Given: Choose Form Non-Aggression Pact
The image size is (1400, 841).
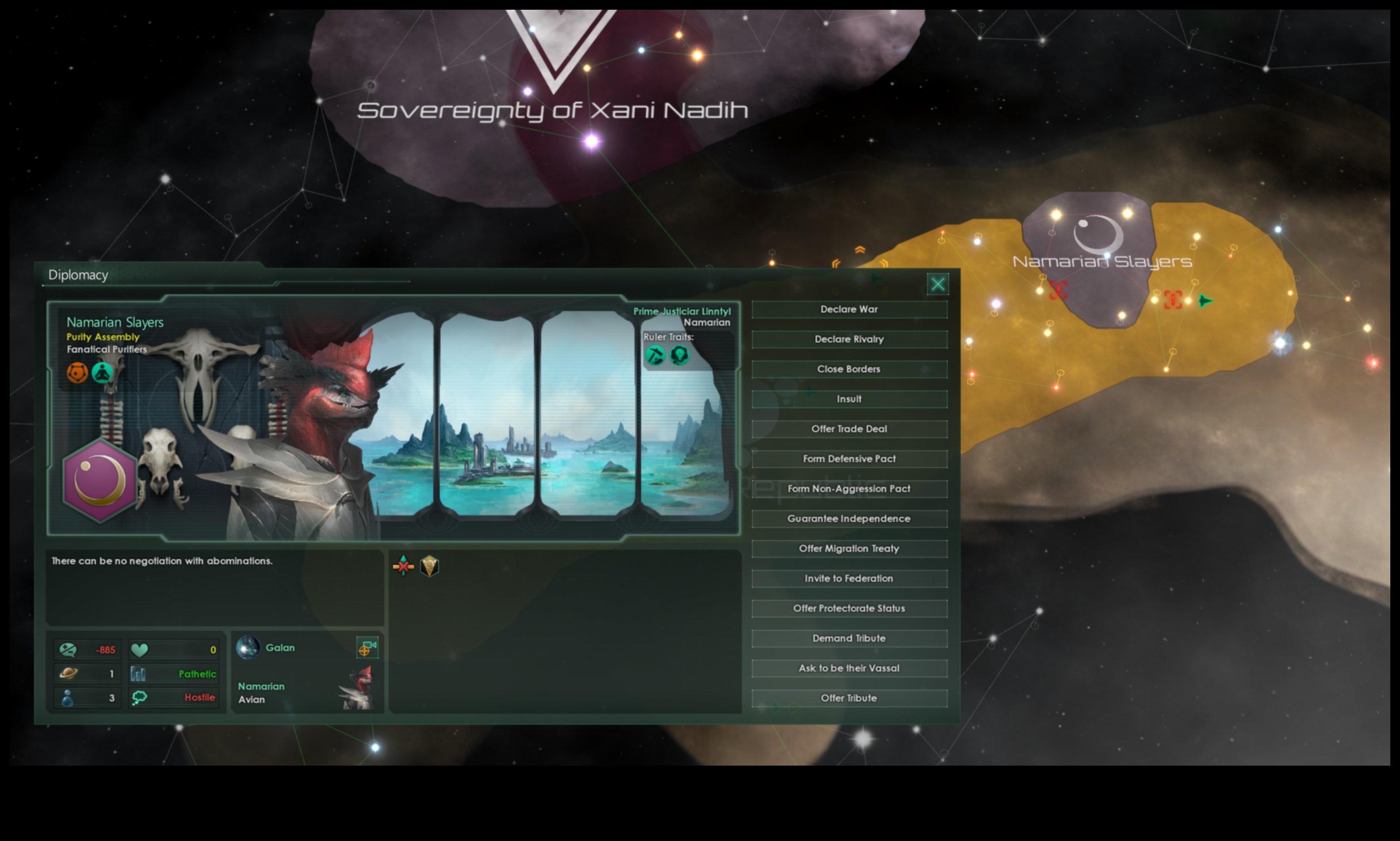Looking at the screenshot, I should click(848, 488).
